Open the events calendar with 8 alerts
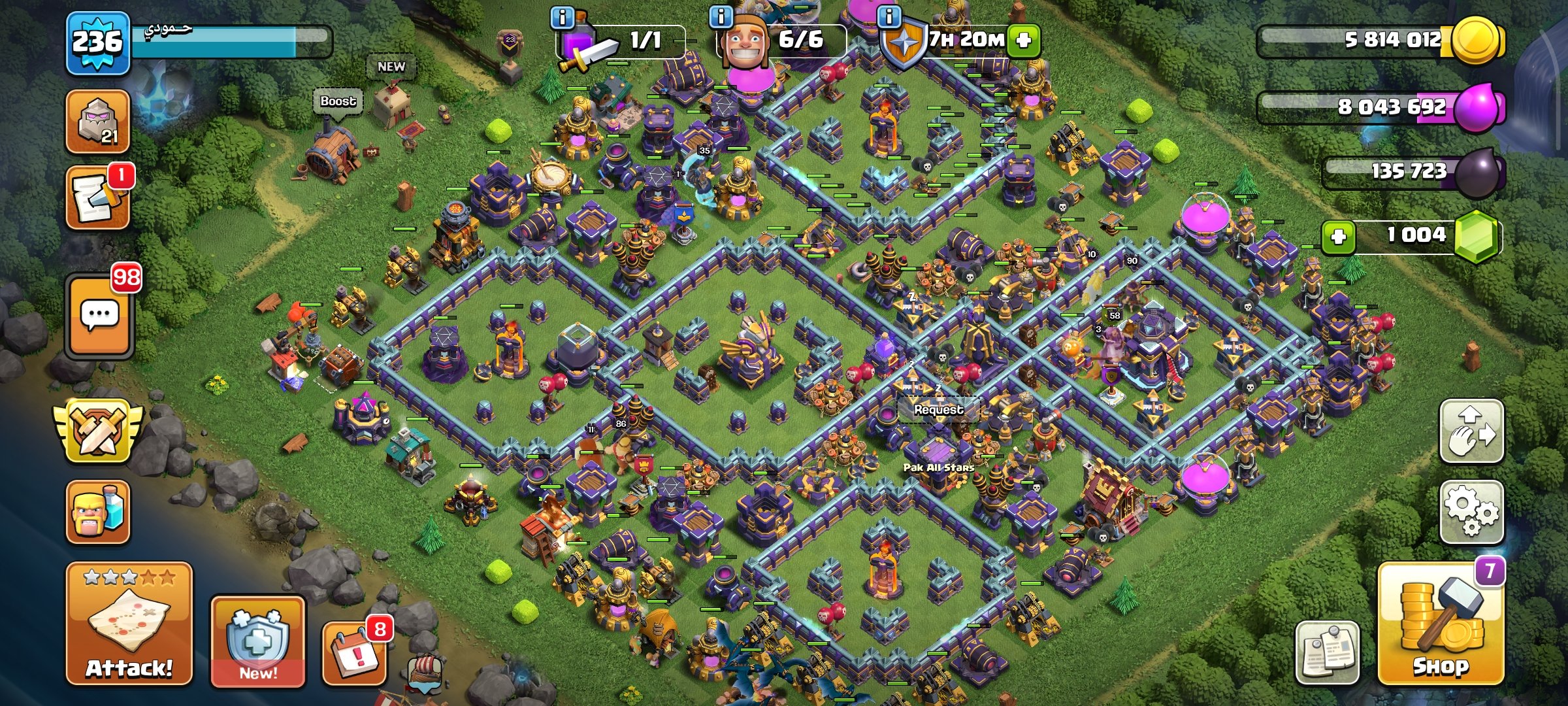1568x706 pixels. [x=355, y=651]
